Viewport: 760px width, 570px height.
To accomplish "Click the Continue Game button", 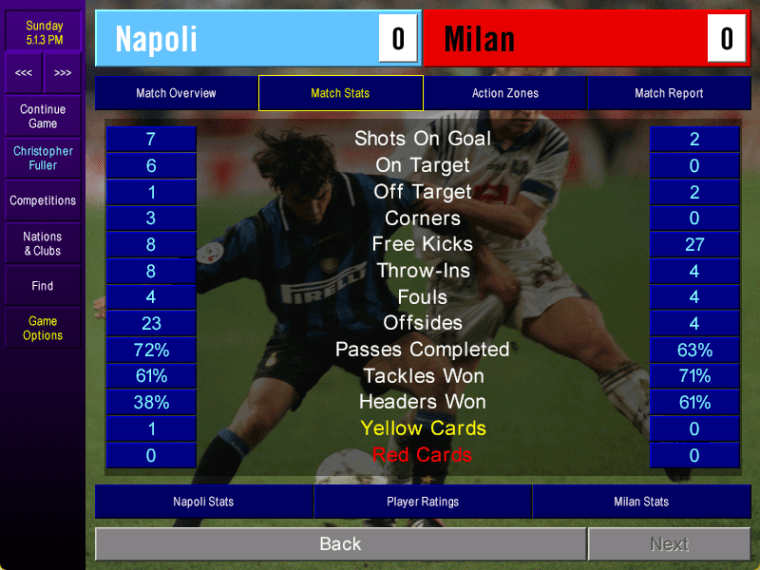I will (x=43, y=116).
